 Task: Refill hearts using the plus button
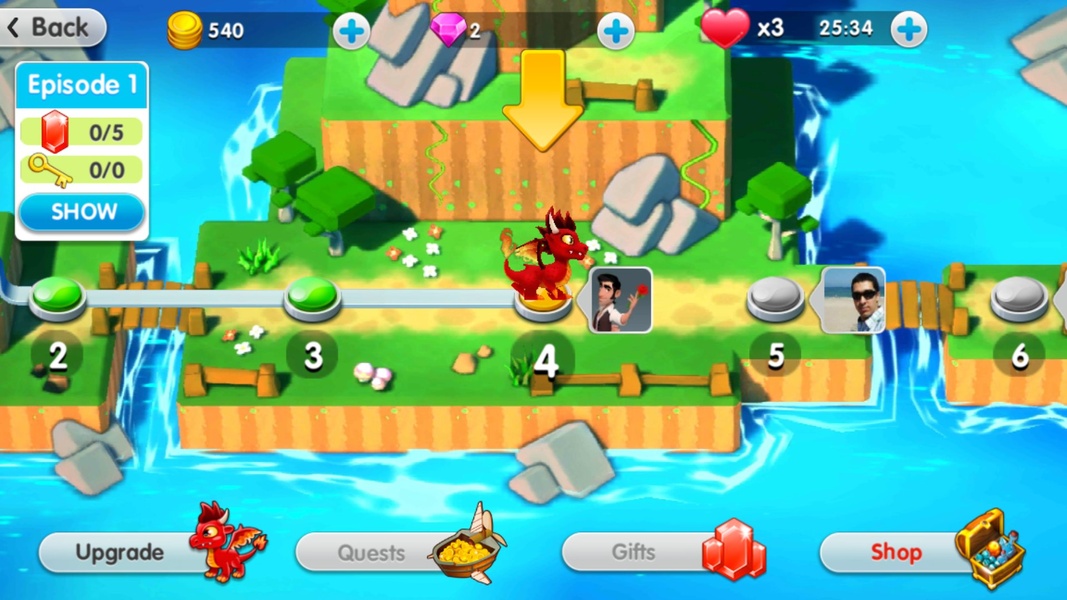point(908,30)
